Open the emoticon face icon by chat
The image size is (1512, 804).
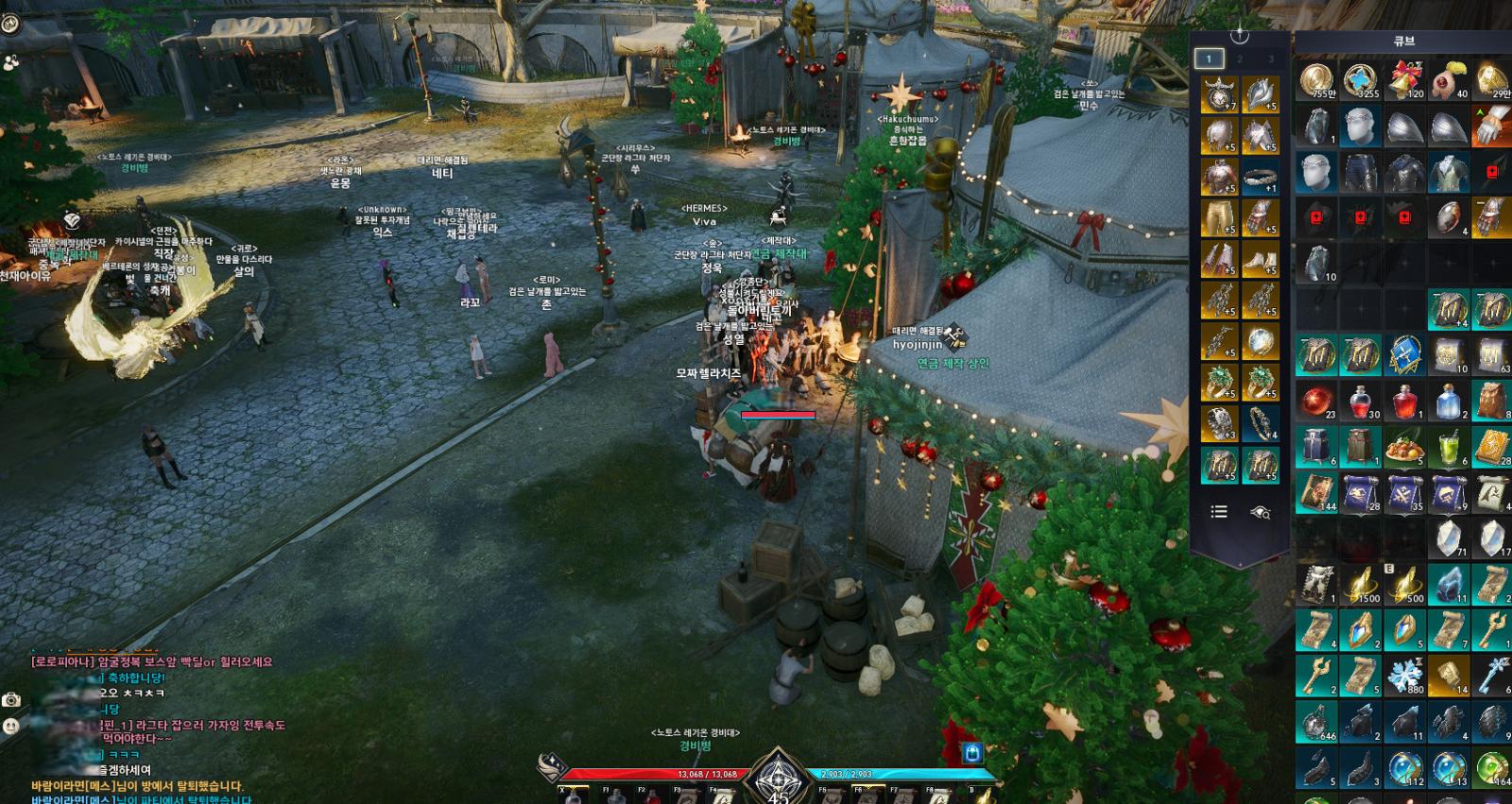tap(11, 727)
